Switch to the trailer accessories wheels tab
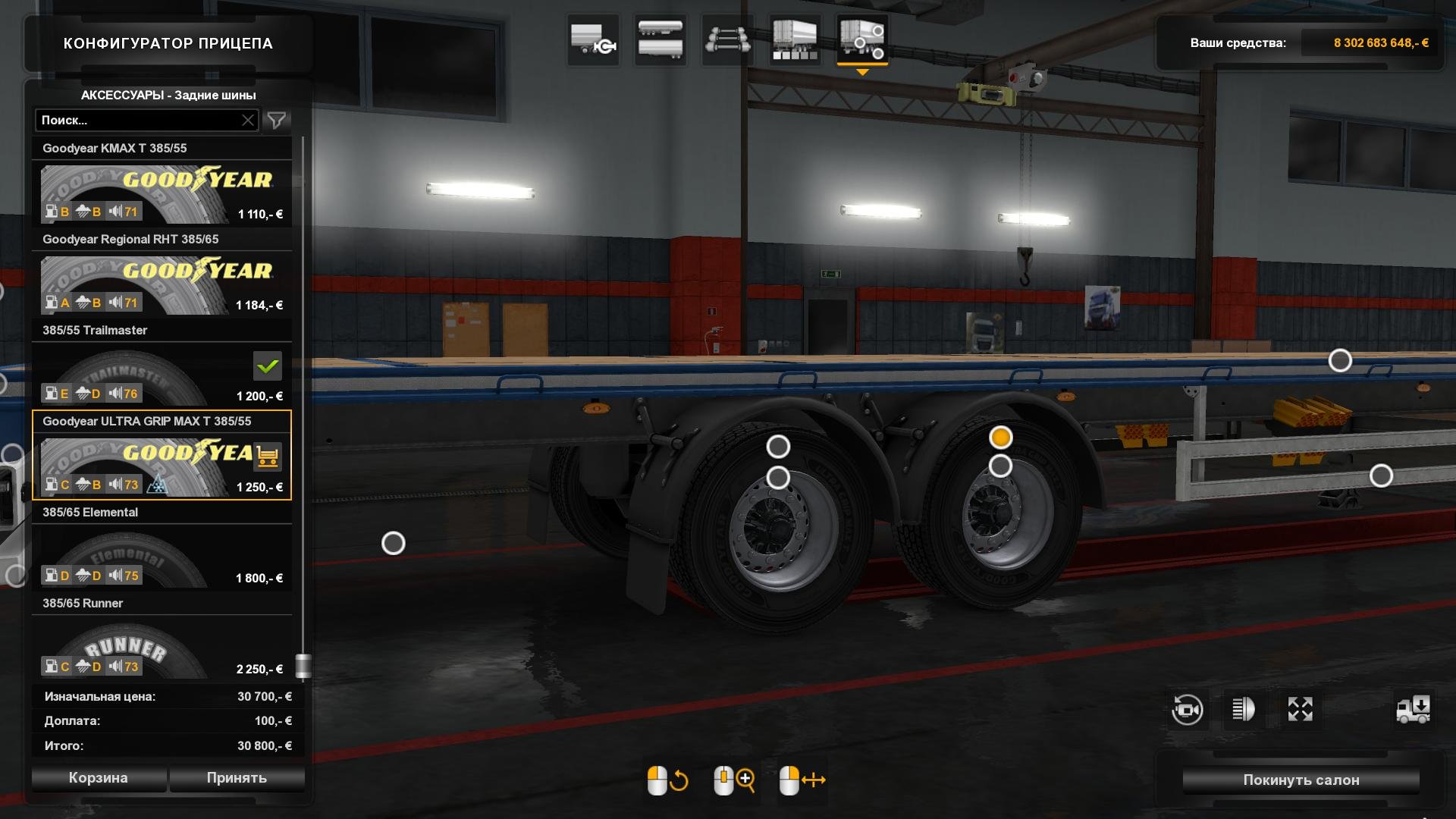The image size is (1456, 819). pyautogui.click(x=863, y=39)
